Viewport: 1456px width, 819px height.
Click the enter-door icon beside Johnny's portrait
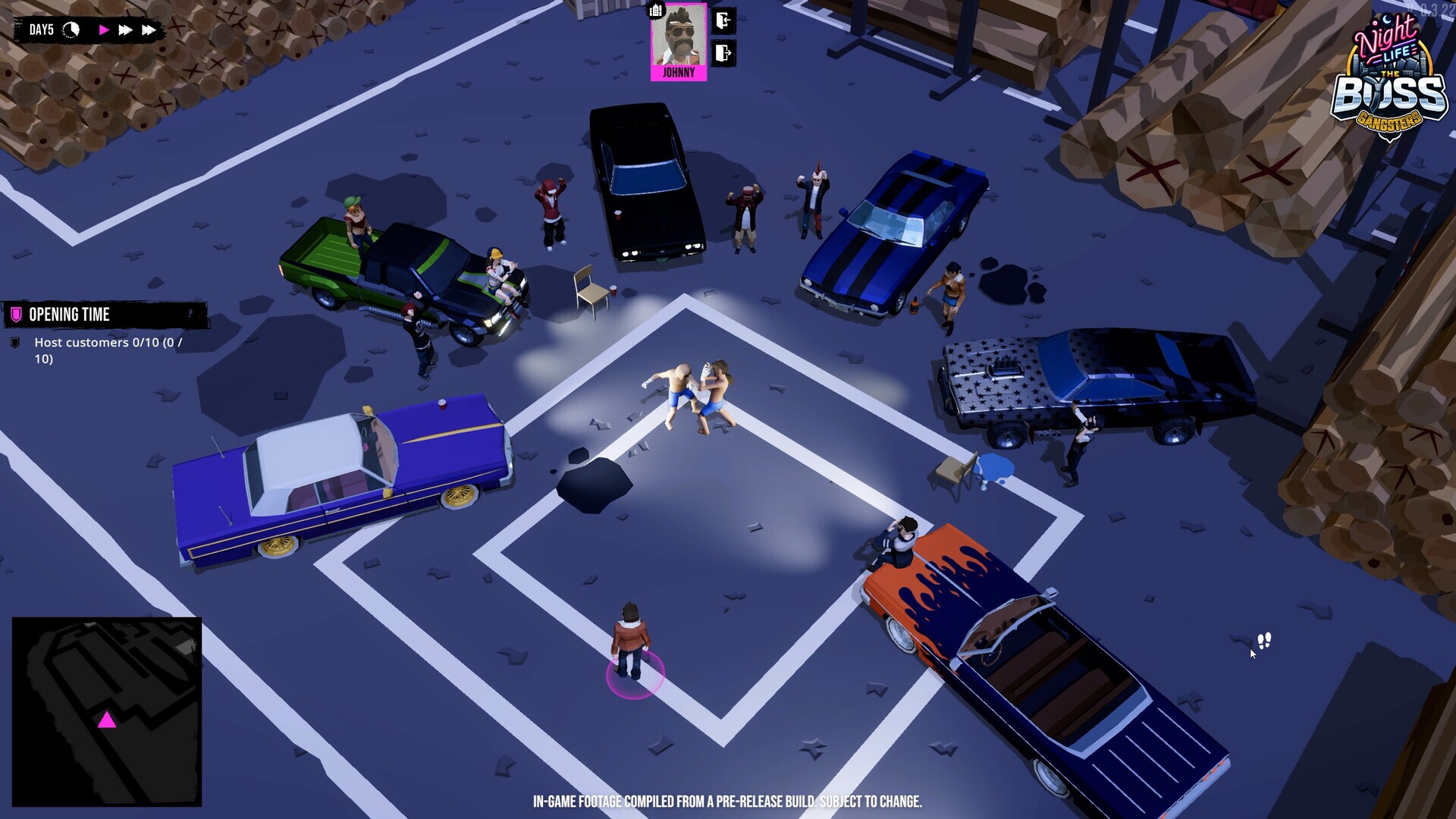(x=722, y=21)
